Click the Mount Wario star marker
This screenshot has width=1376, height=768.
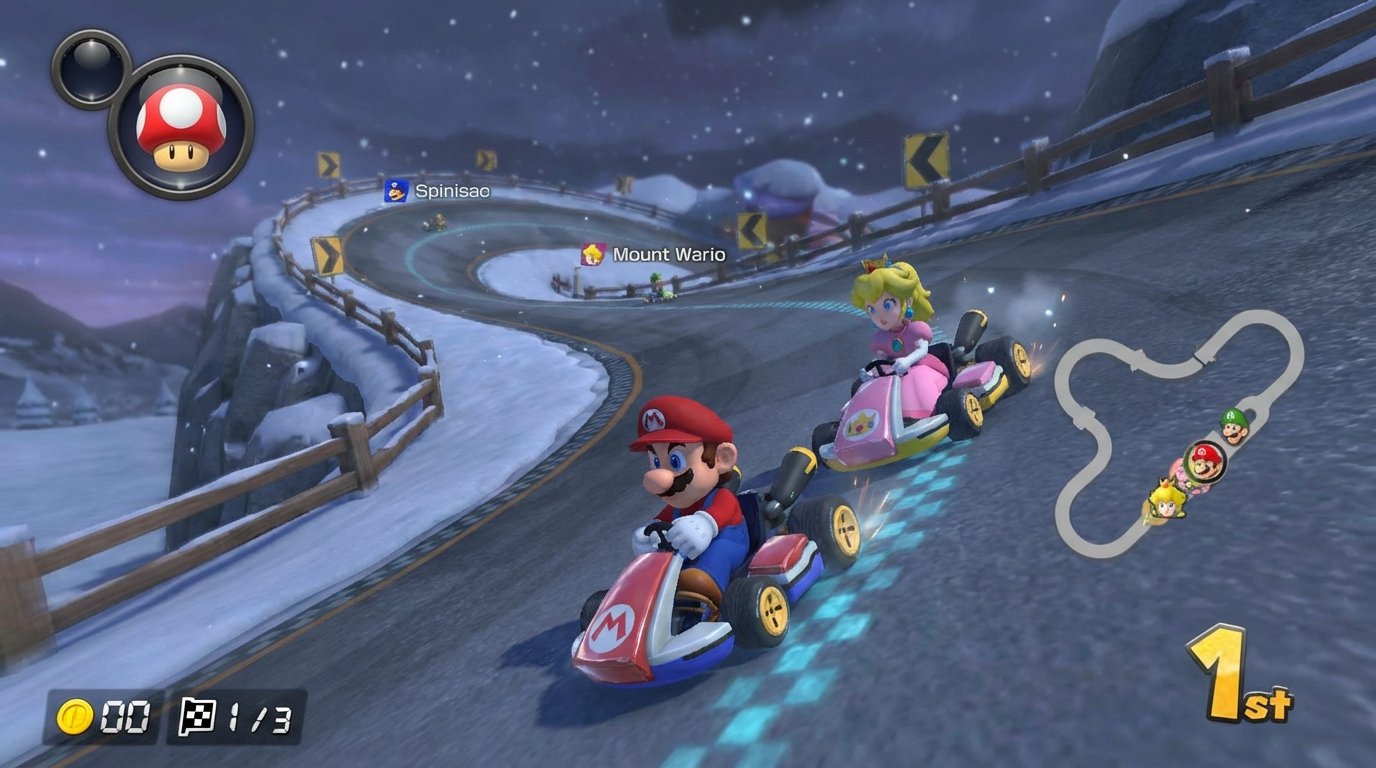pyautogui.click(x=594, y=254)
